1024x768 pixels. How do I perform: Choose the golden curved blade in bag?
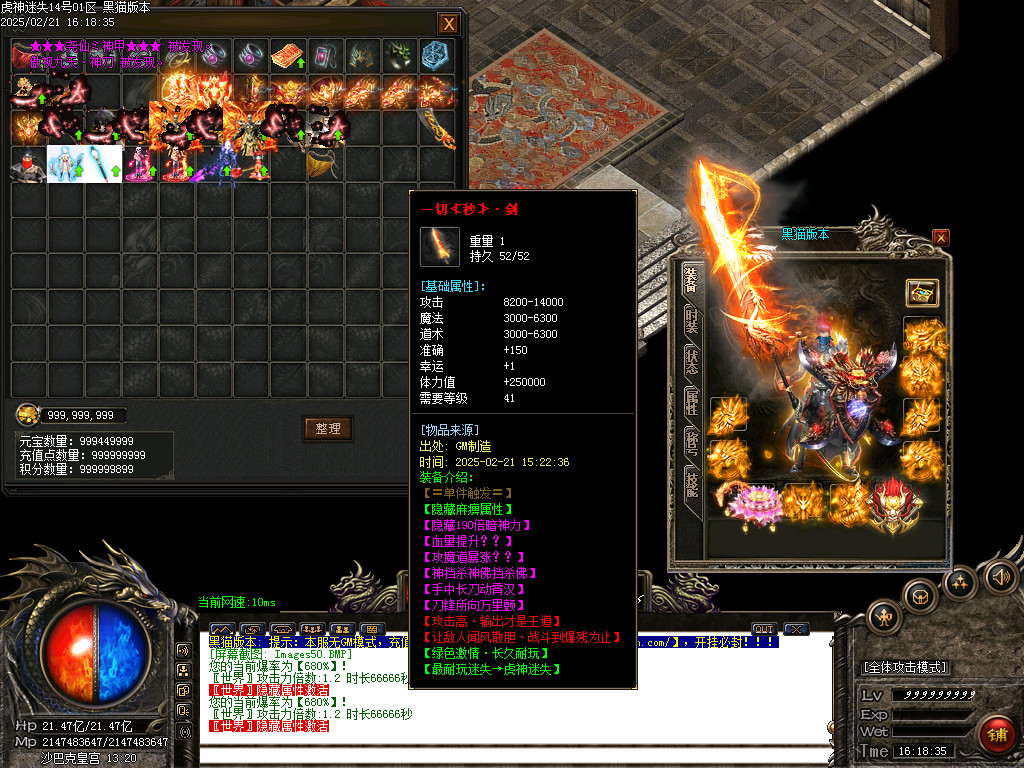pyautogui.click(x=436, y=128)
